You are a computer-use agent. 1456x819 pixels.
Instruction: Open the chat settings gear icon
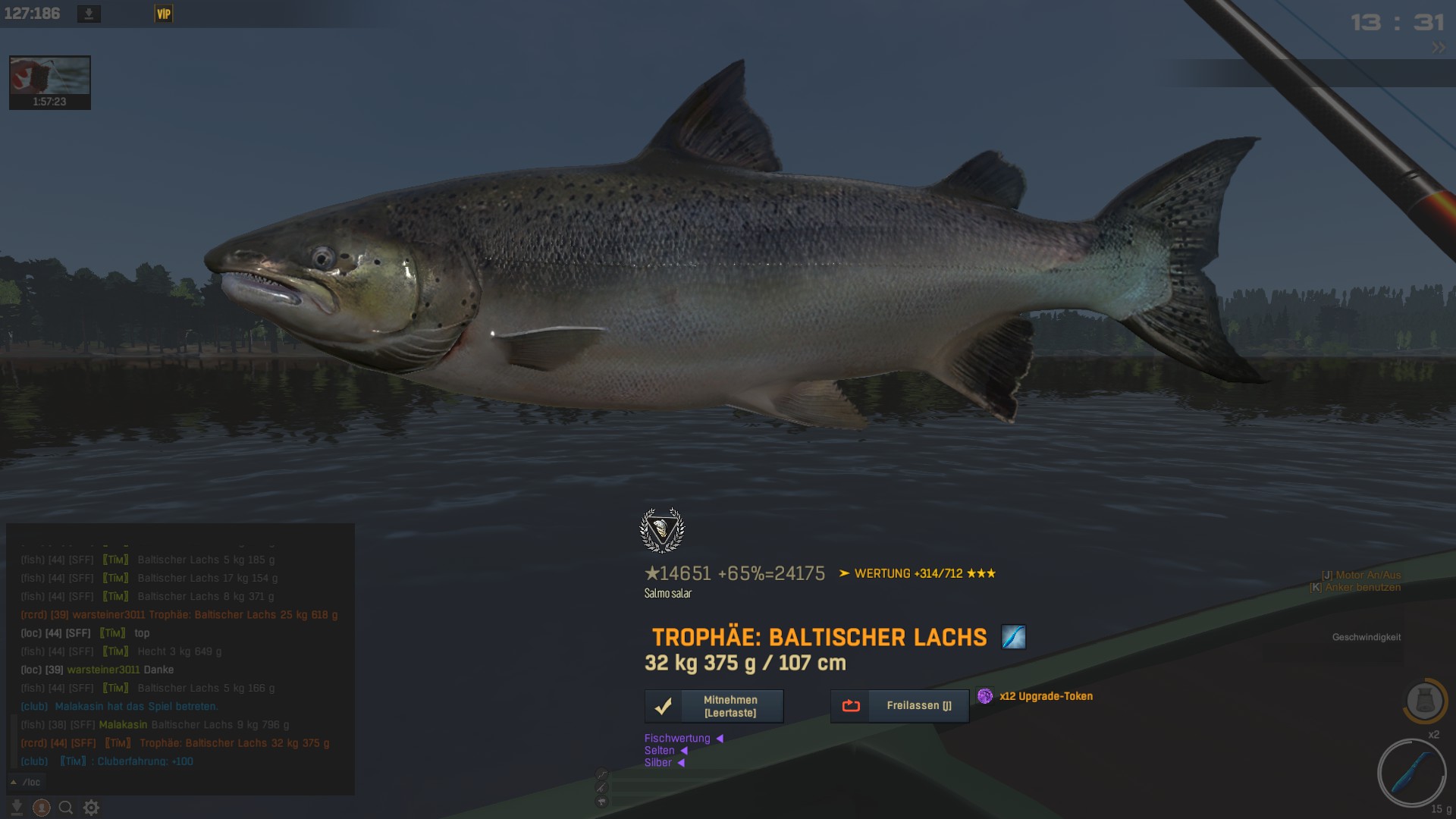[91, 808]
